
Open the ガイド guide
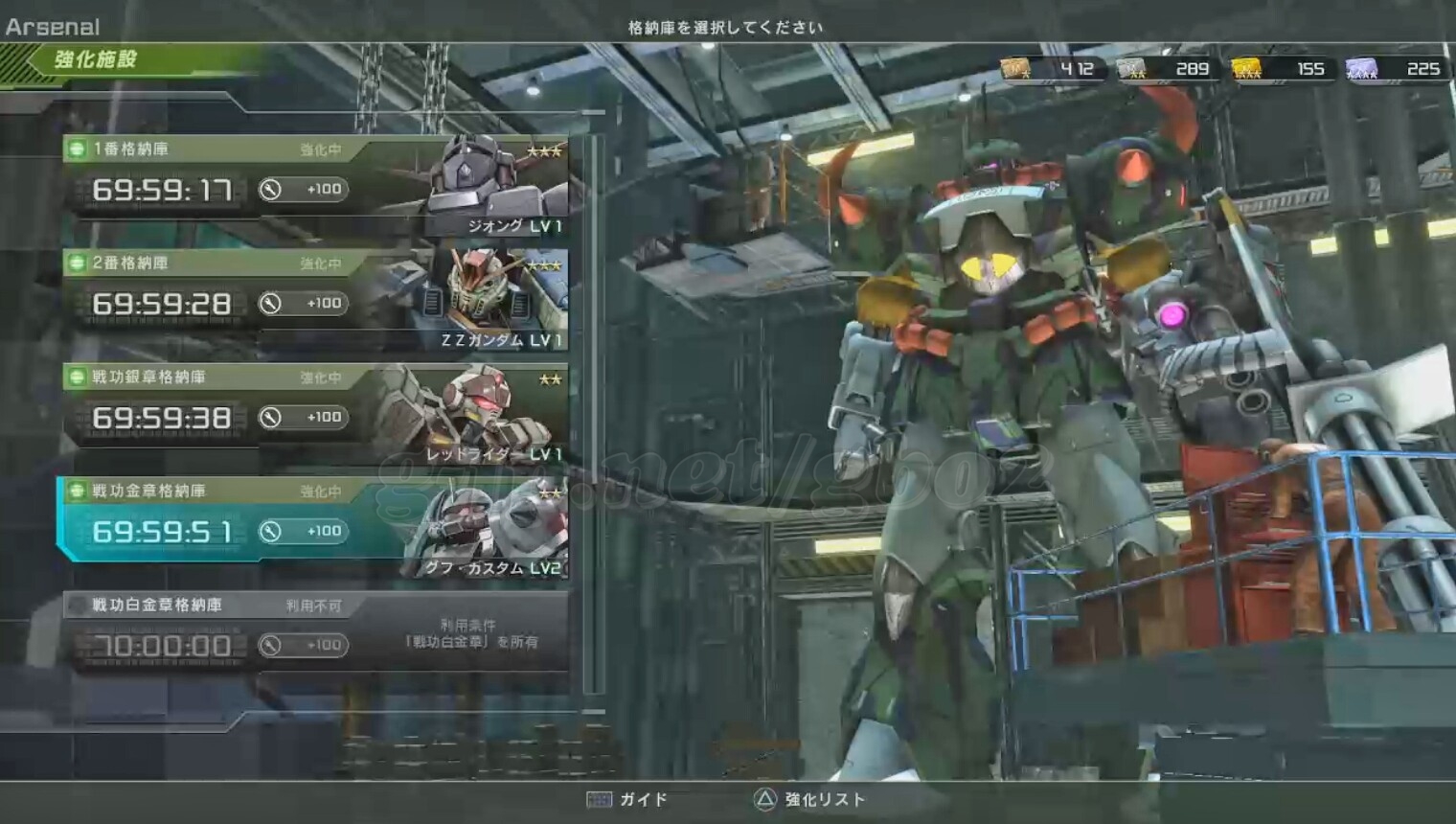627,799
